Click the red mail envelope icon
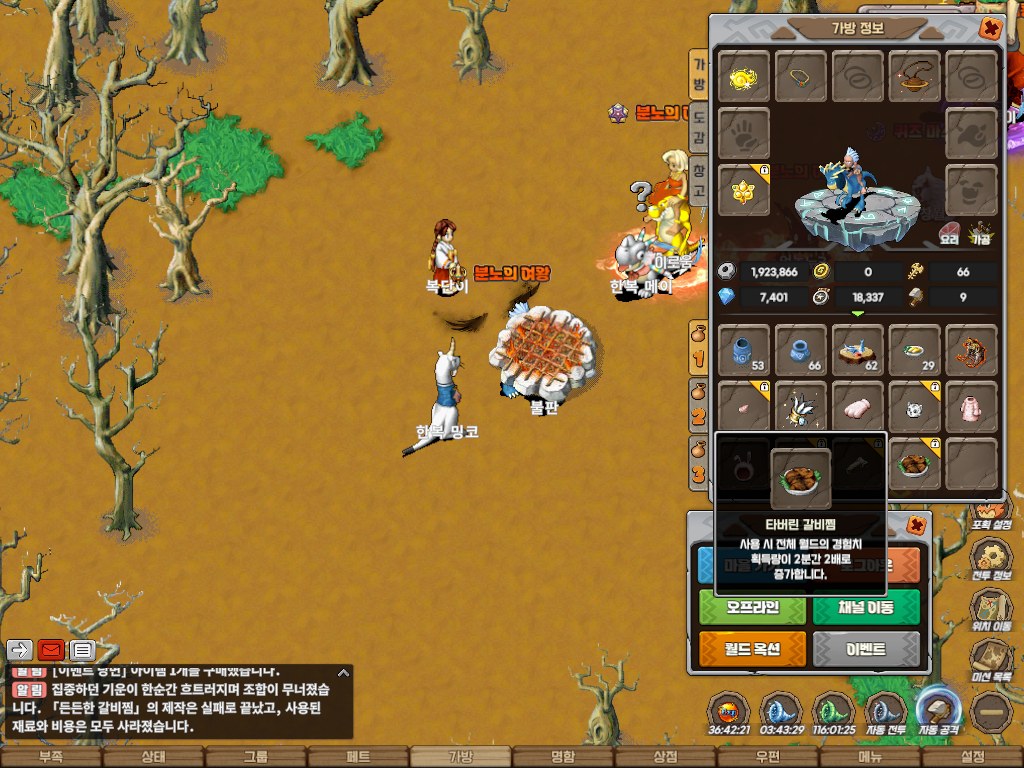Viewport: 1024px width, 768px height. pyautogui.click(x=51, y=650)
